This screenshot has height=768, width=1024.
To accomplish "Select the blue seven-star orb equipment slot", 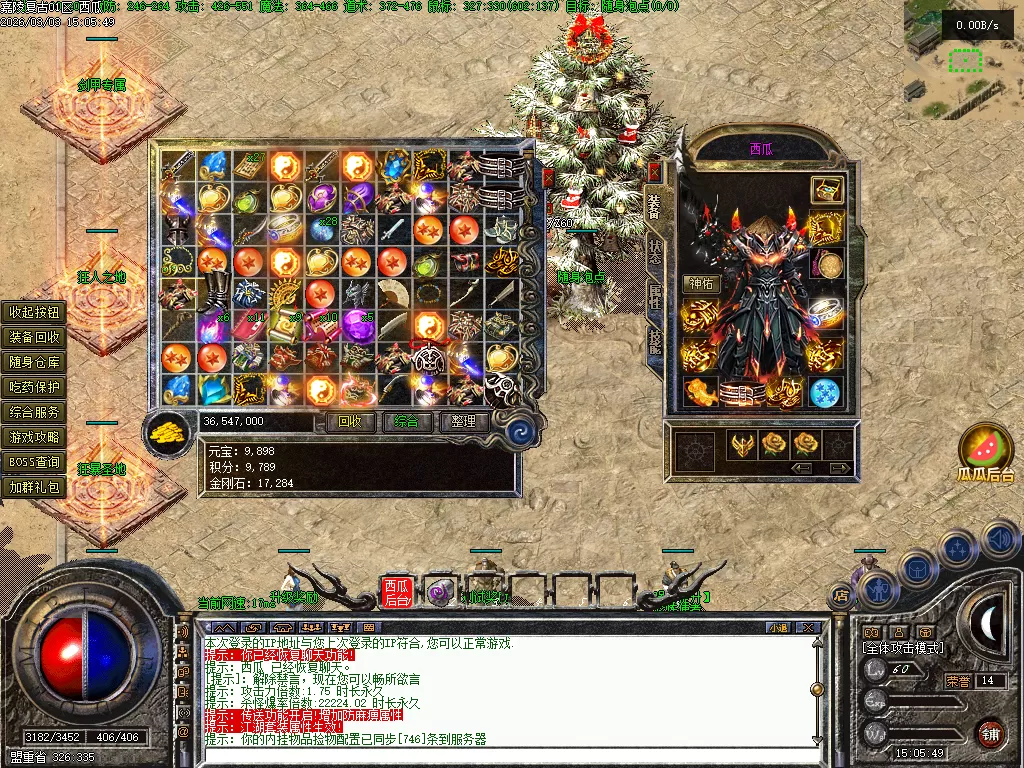I will click(x=825, y=392).
